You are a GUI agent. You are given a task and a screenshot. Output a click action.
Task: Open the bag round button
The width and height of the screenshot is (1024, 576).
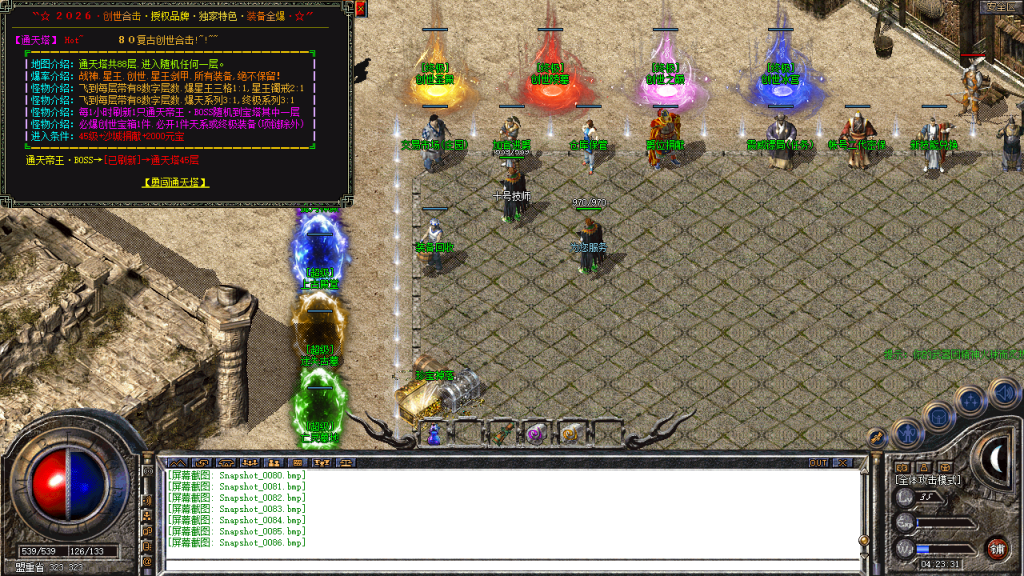940,415
